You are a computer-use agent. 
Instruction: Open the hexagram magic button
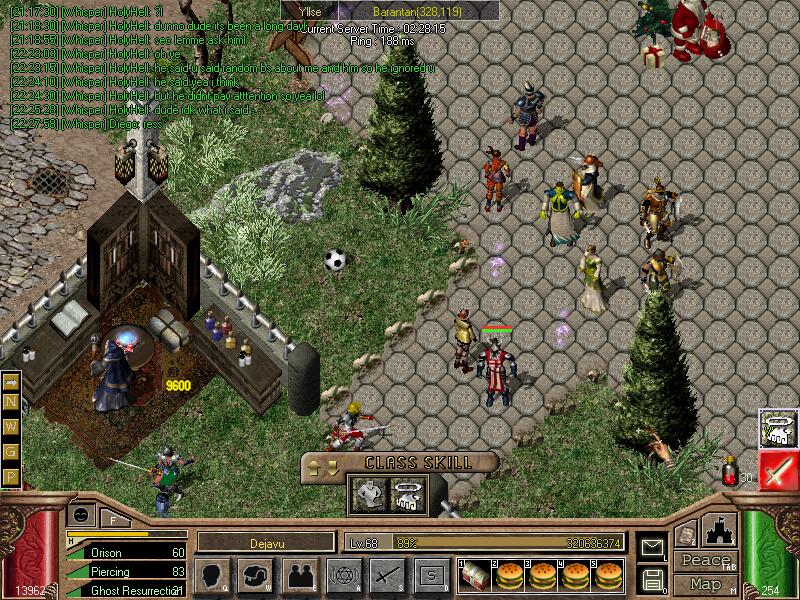(343, 575)
